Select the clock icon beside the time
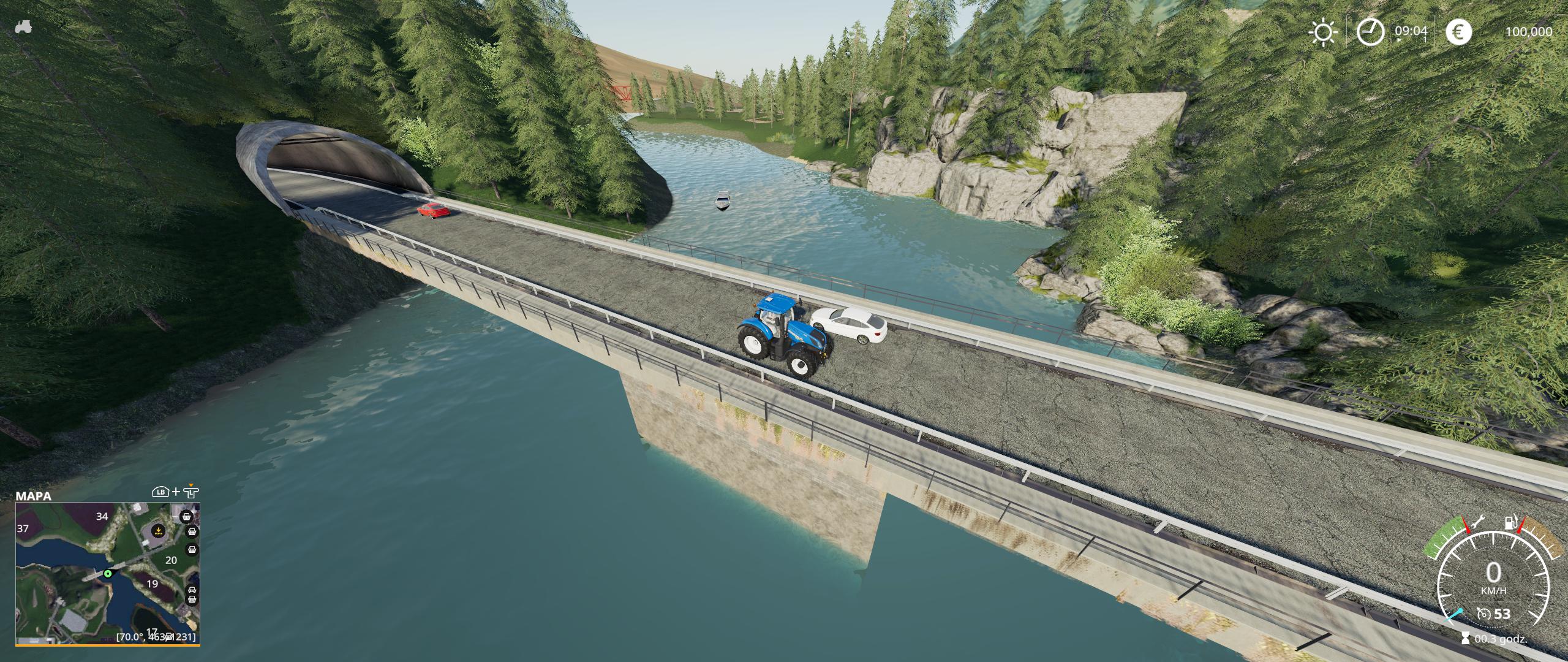The image size is (1568, 662). pos(1370,32)
